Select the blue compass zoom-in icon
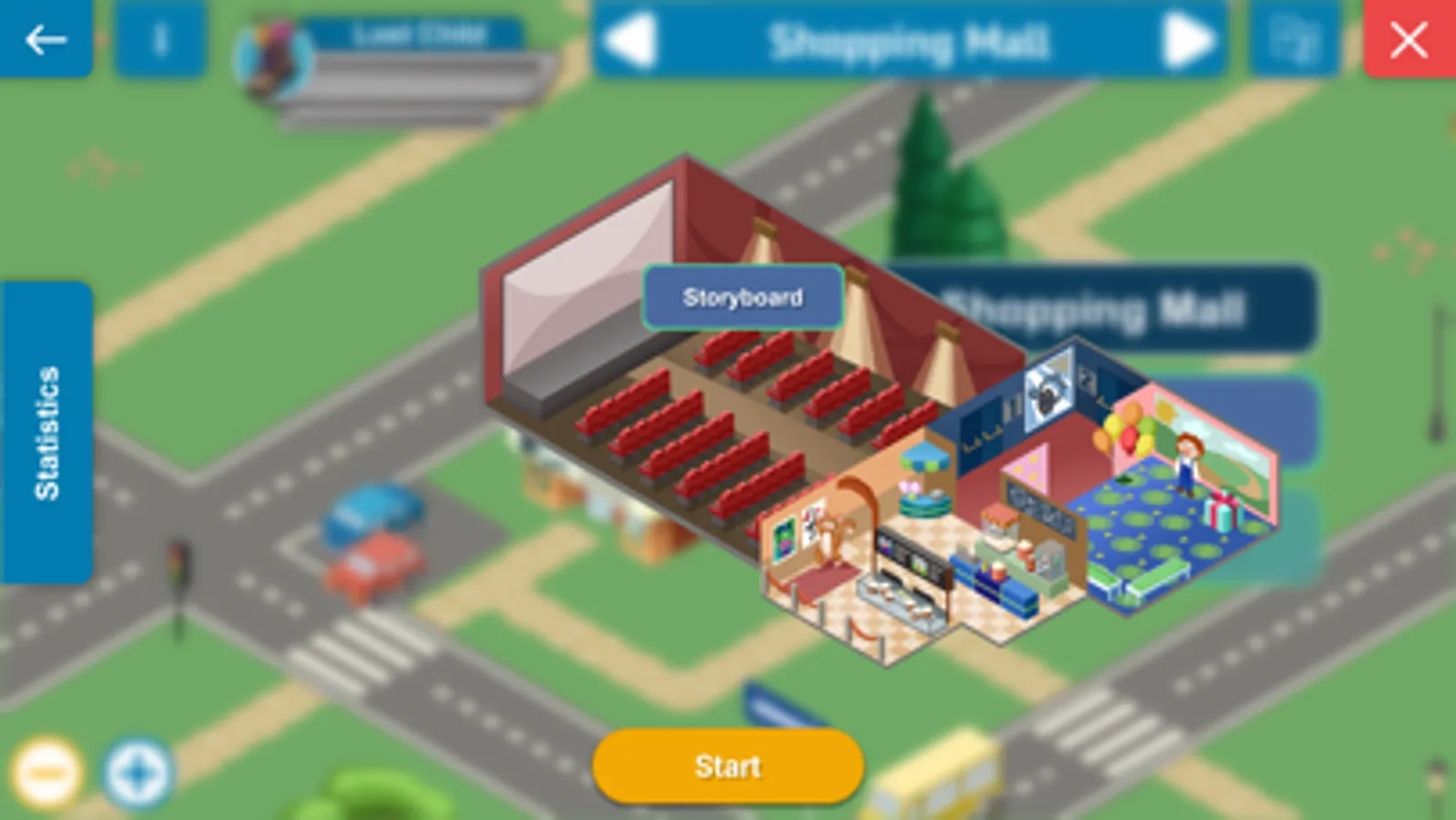The image size is (1456, 820). tap(135, 770)
